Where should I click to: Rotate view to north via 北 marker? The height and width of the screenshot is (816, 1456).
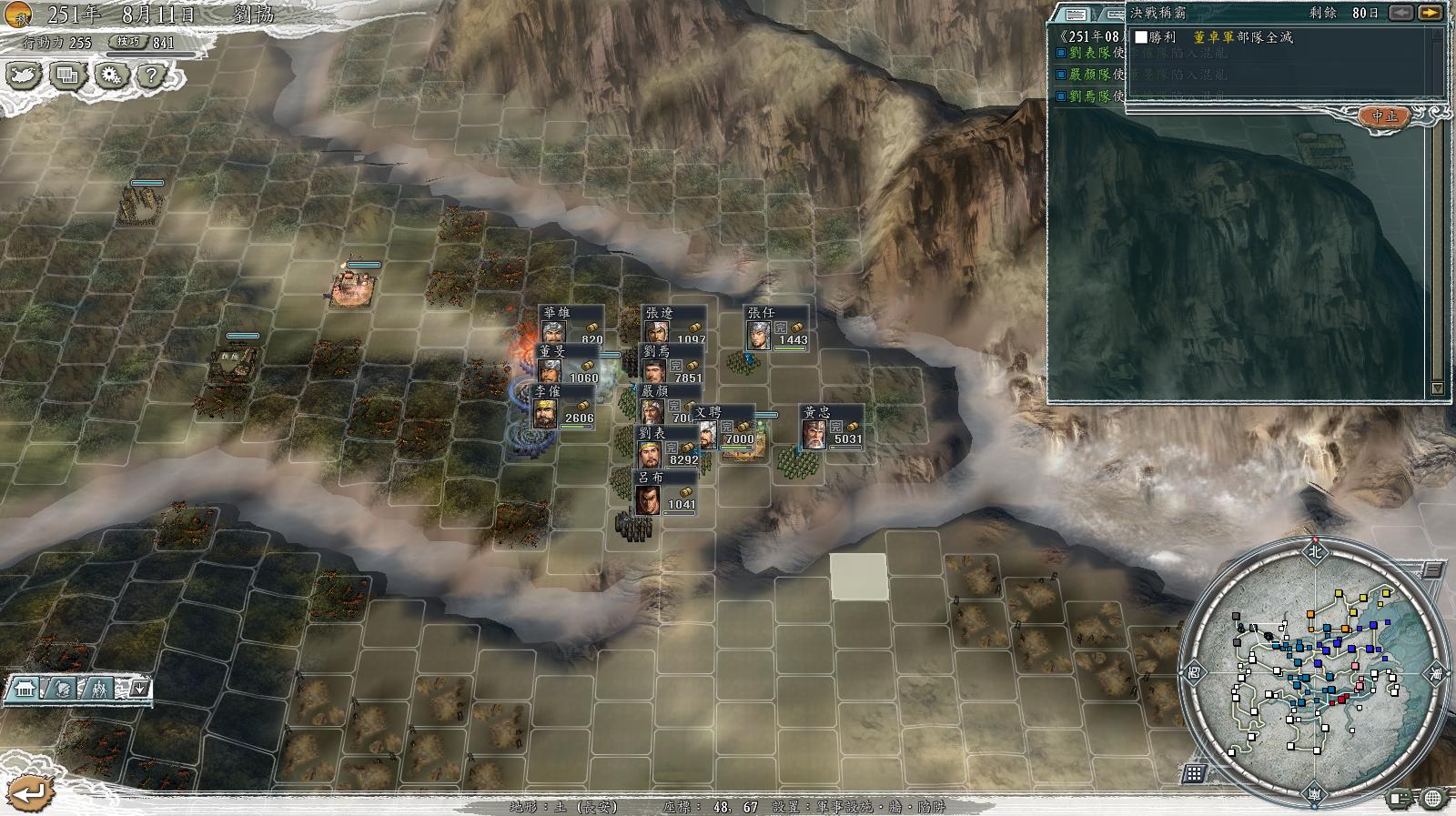point(1314,551)
